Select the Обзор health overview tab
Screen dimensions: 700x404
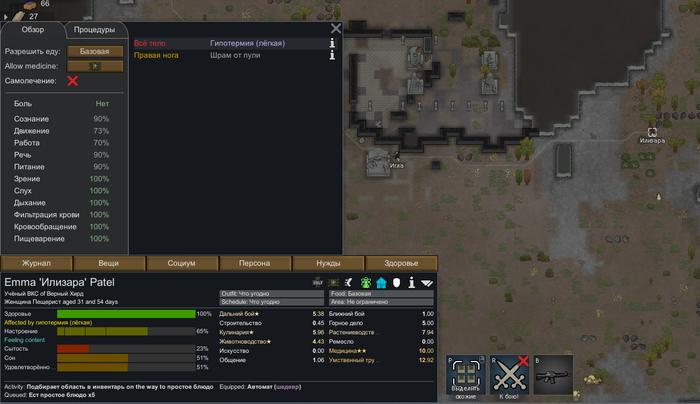pyautogui.click(x=33, y=30)
